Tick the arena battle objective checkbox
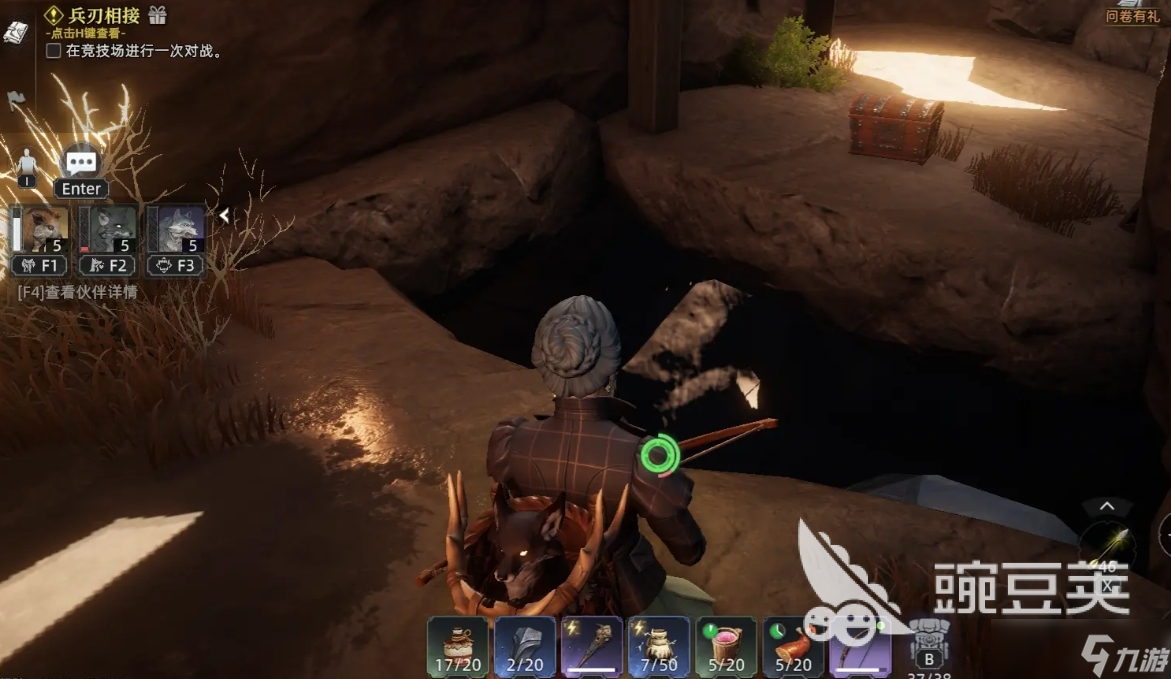The height and width of the screenshot is (679, 1171). 54,50
